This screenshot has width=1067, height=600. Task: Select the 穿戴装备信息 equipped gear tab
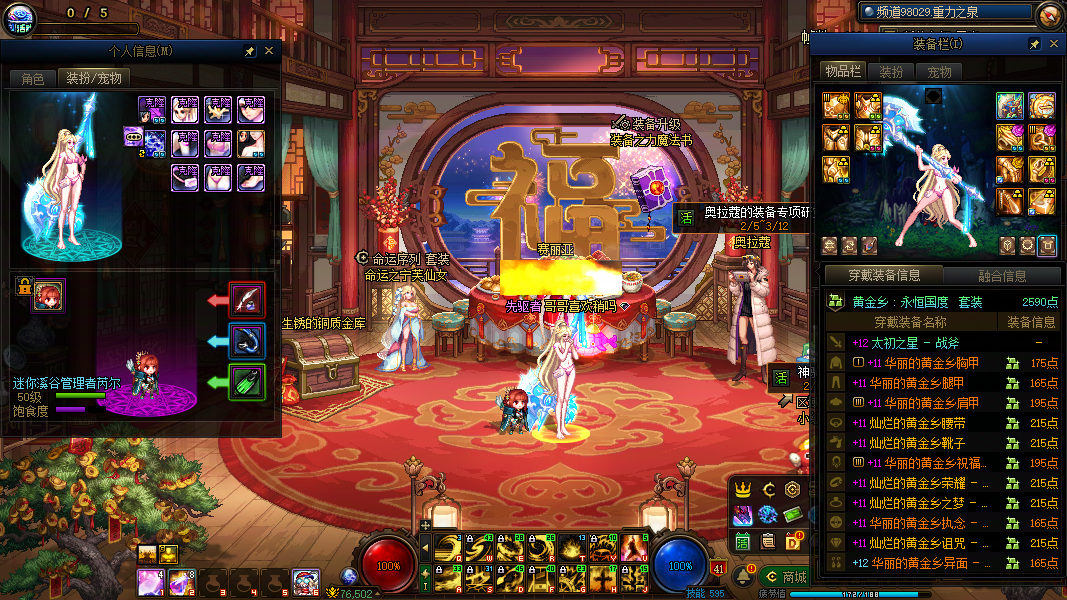pyautogui.click(x=883, y=275)
